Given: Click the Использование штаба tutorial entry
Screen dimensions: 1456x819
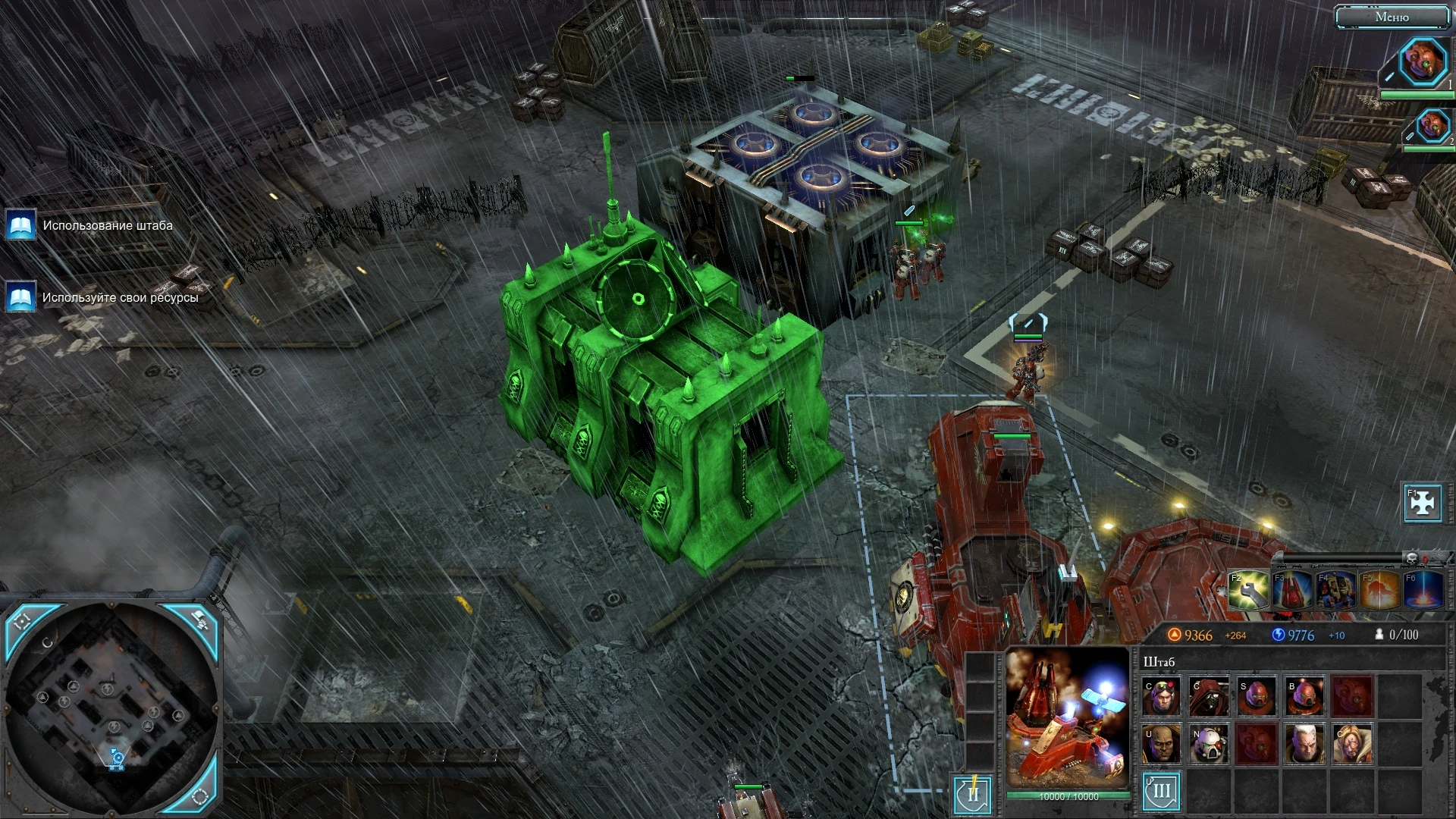Looking at the screenshot, I should coord(110,225).
